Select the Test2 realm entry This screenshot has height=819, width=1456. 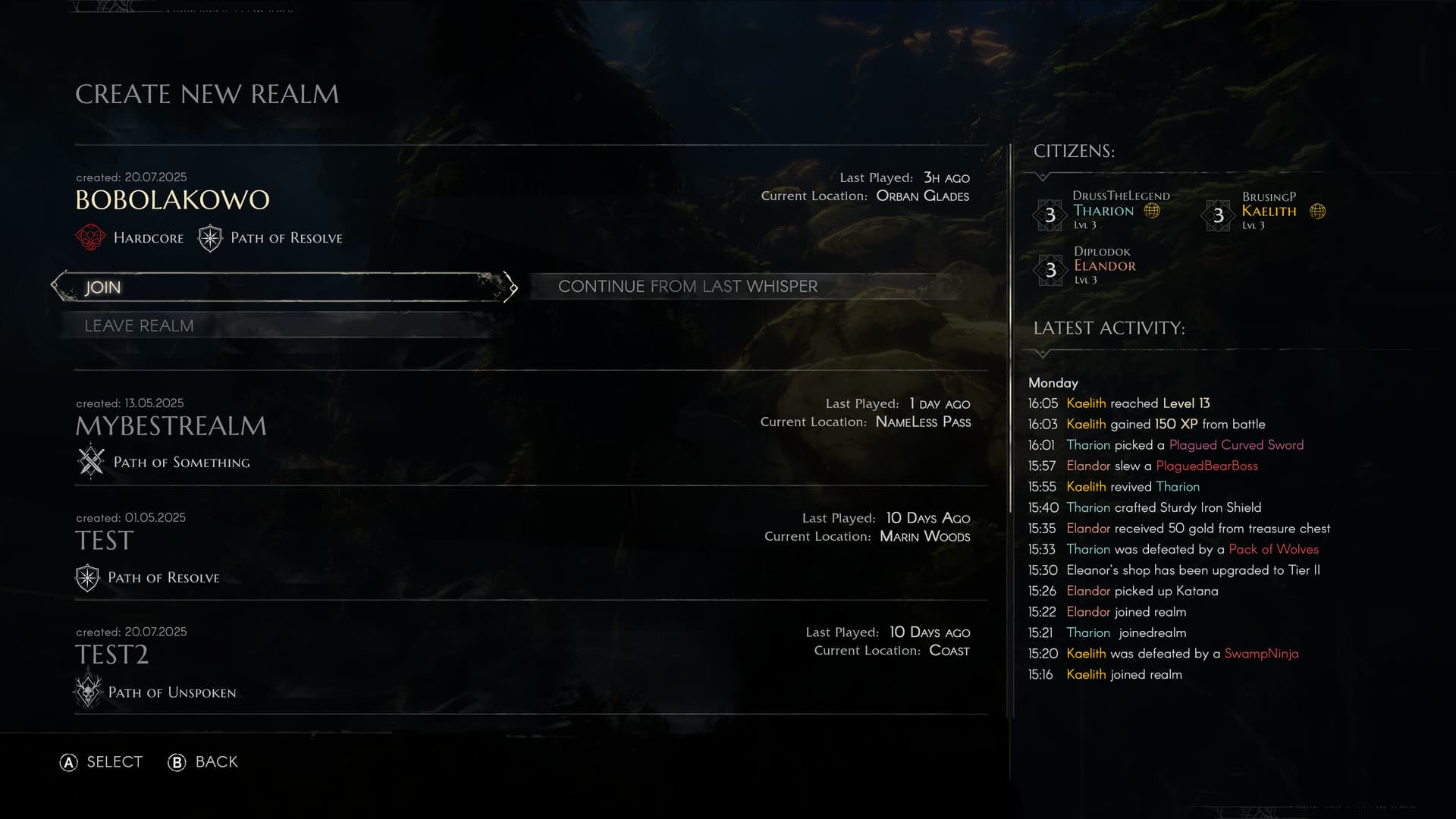click(x=112, y=655)
